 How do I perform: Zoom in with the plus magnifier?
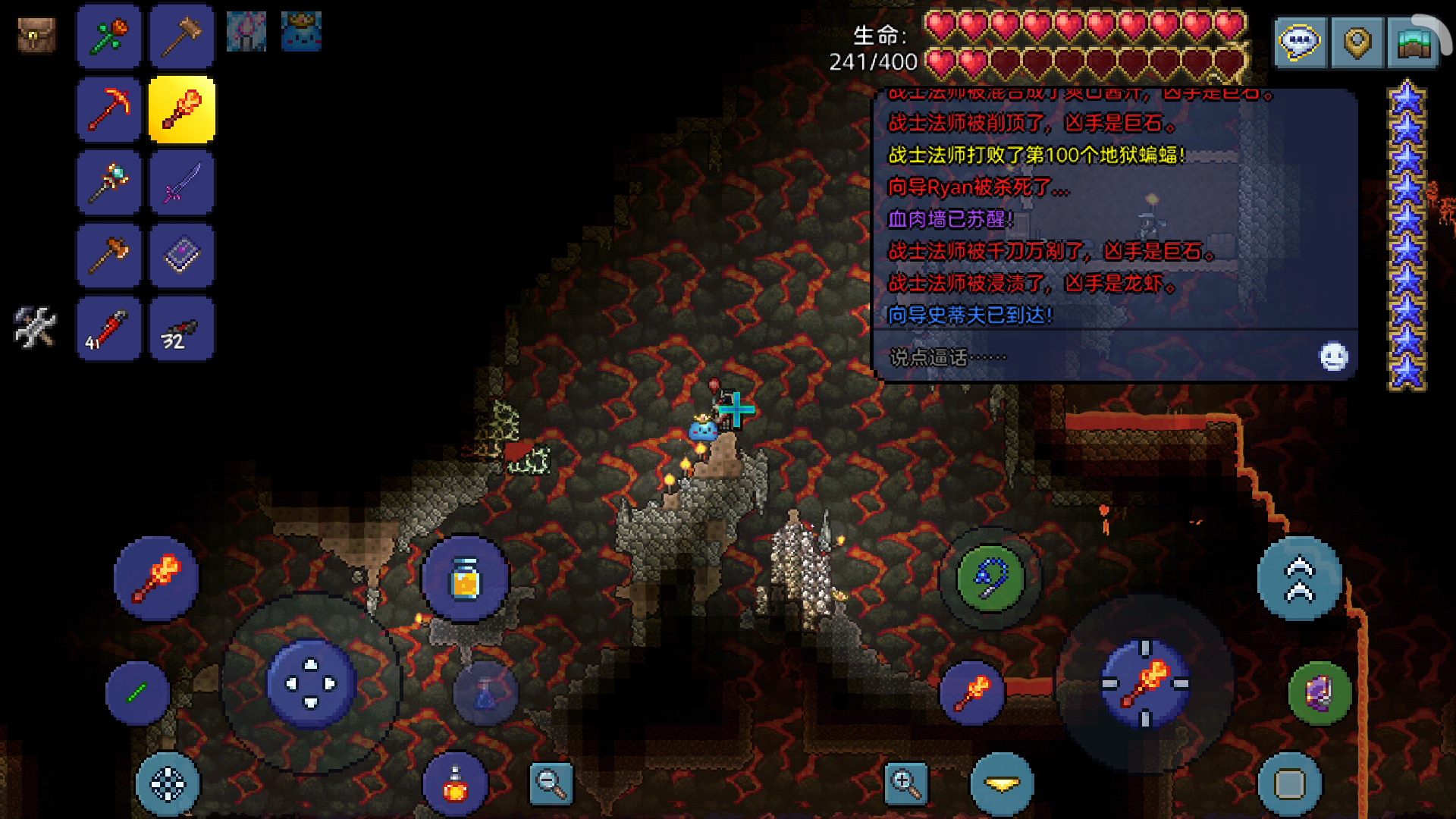(906, 783)
